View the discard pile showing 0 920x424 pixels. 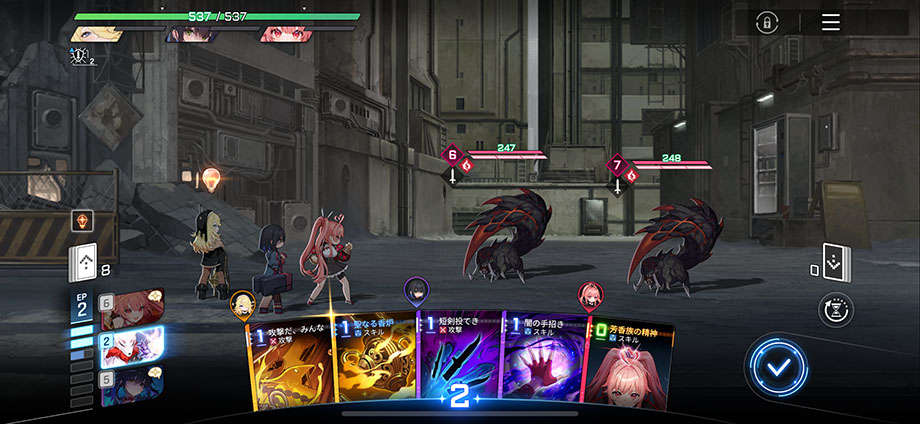[835, 263]
